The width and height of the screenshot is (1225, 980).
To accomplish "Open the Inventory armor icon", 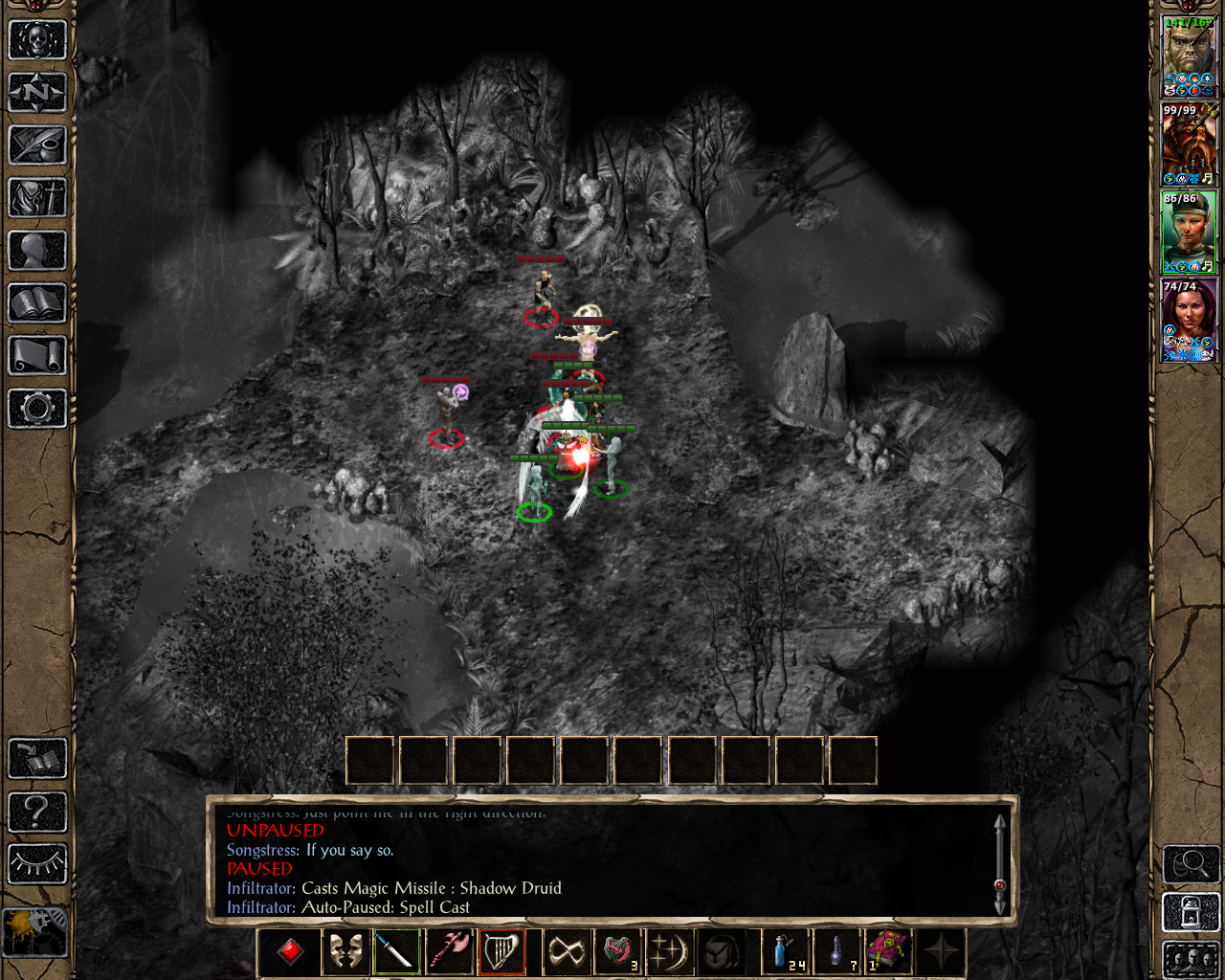I will pyautogui.click(x=36, y=199).
